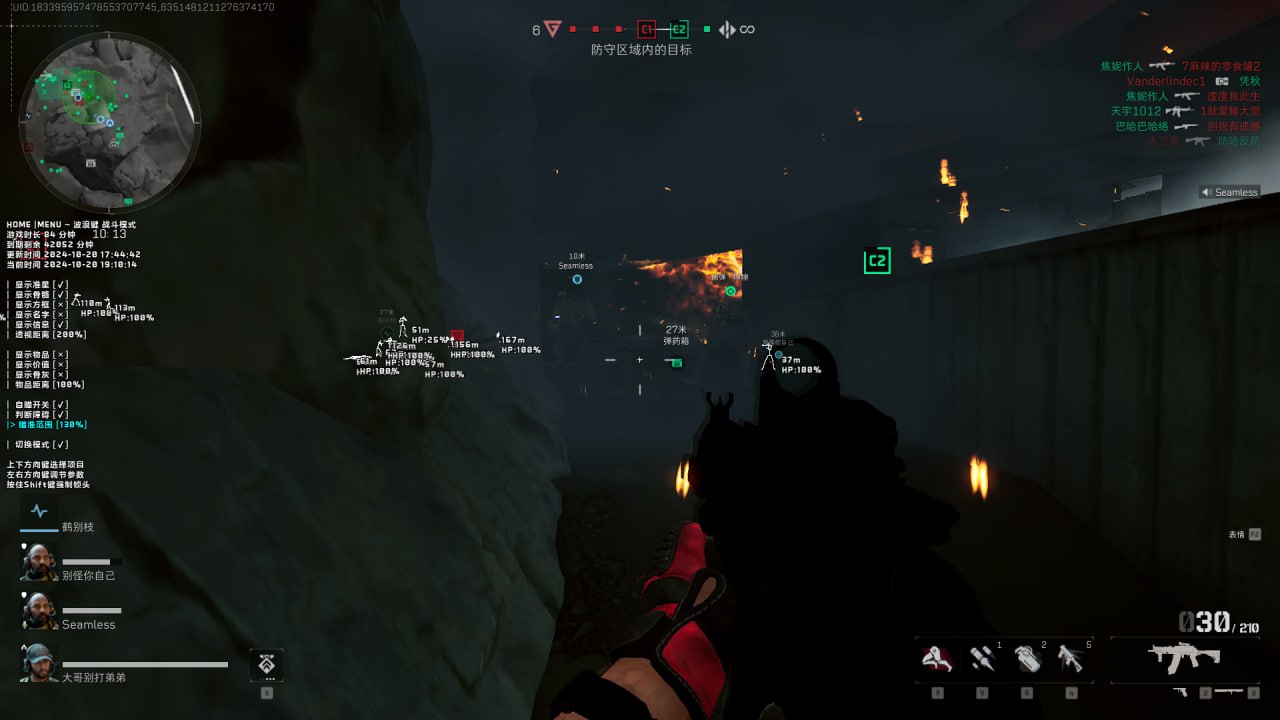Select the primary assault rifle slot

[x=1184, y=659]
